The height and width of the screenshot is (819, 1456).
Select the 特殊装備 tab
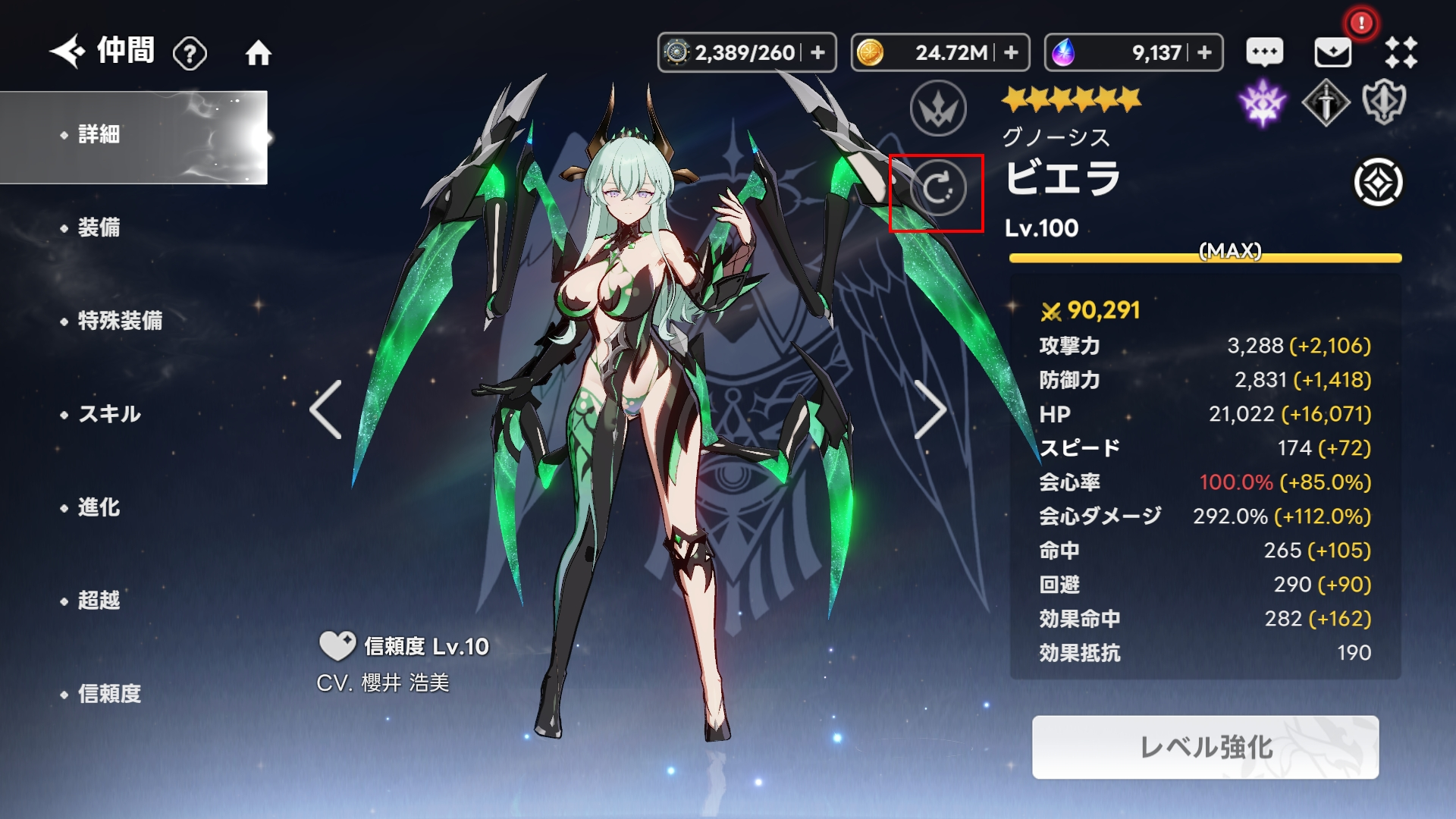point(120,321)
